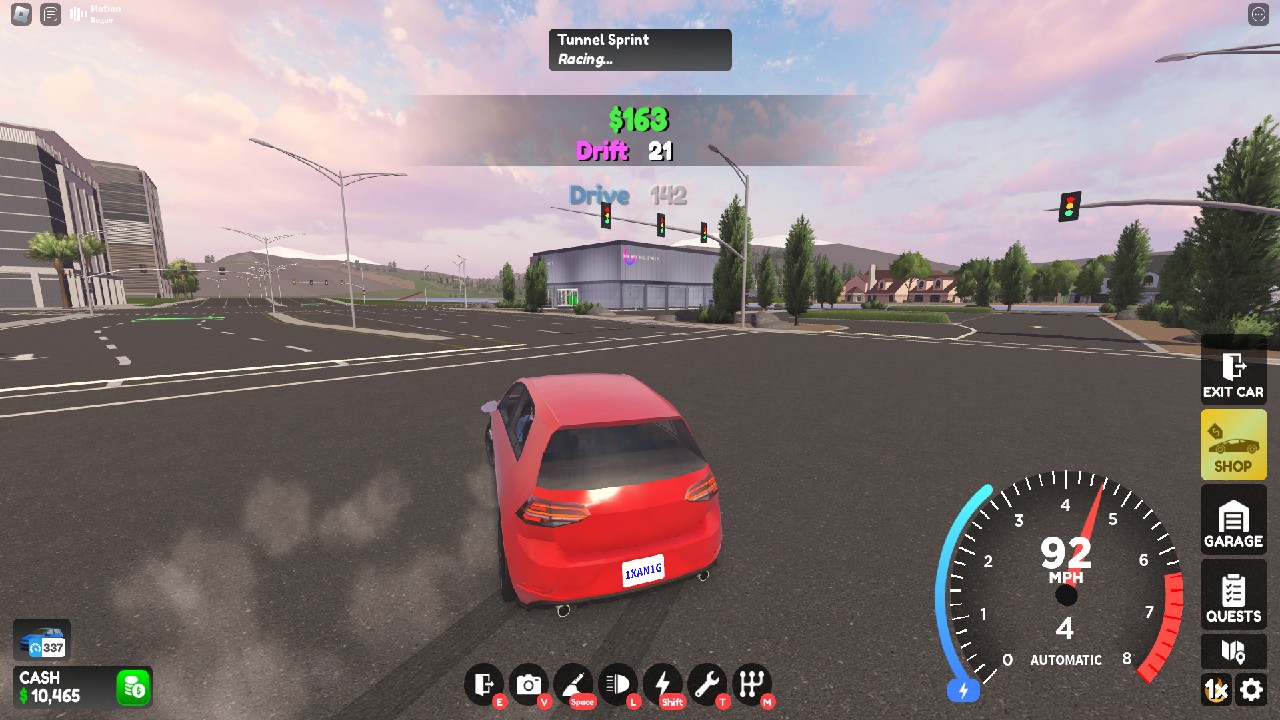Open the blue car 337 badge
This screenshot has width=1280, height=720.
(x=41, y=641)
